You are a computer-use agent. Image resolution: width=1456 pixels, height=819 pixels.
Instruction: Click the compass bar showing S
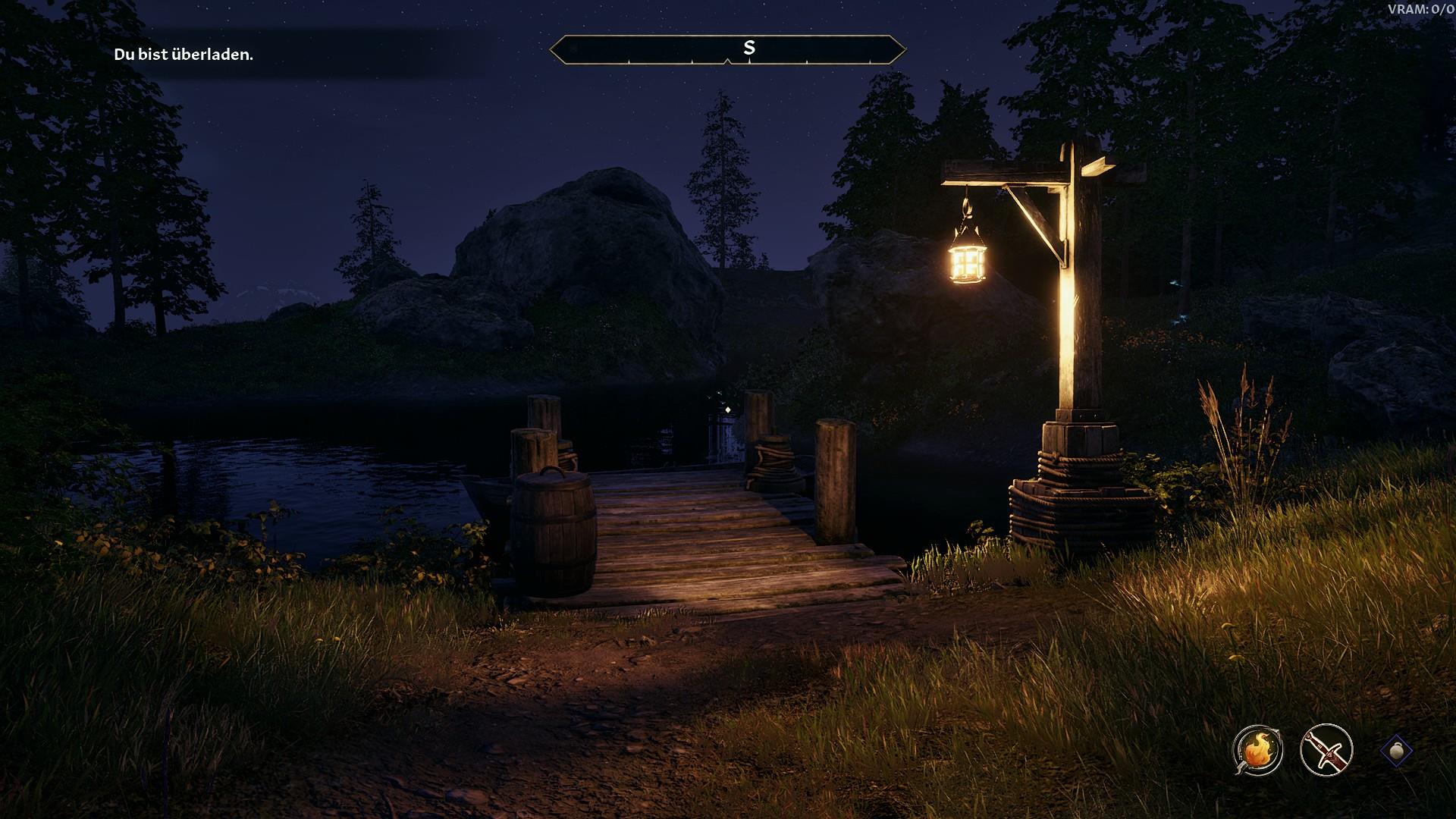pyautogui.click(x=727, y=49)
